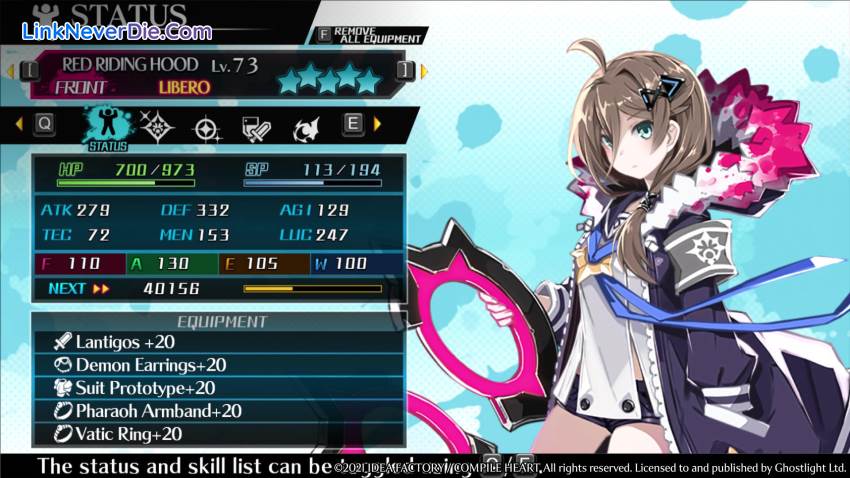Viewport: 850px width, 478px height.
Task: Switch to the sparkling diamond emblem tab
Action: pyautogui.click(x=158, y=127)
